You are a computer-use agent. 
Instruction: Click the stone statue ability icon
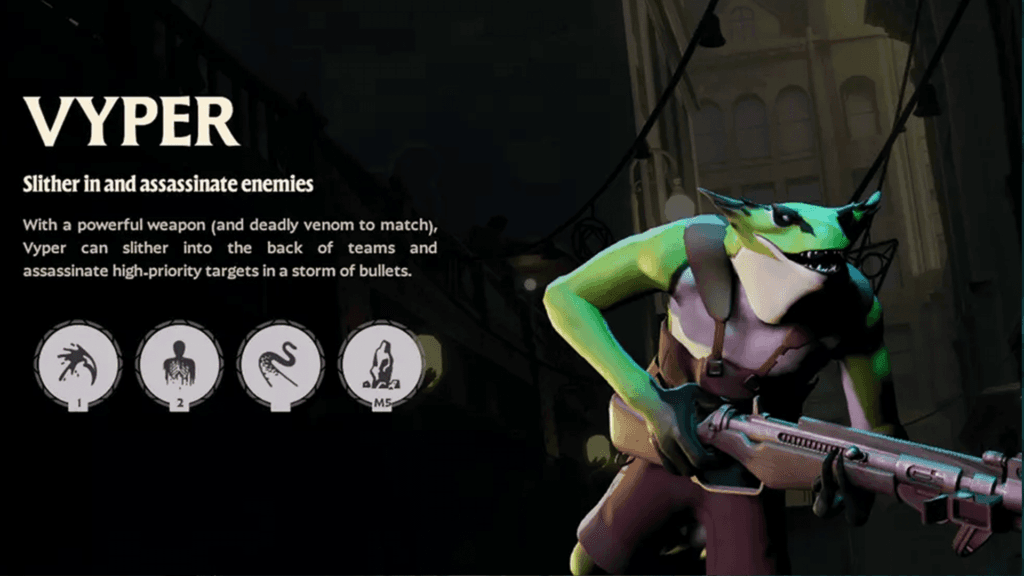point(382,362)
